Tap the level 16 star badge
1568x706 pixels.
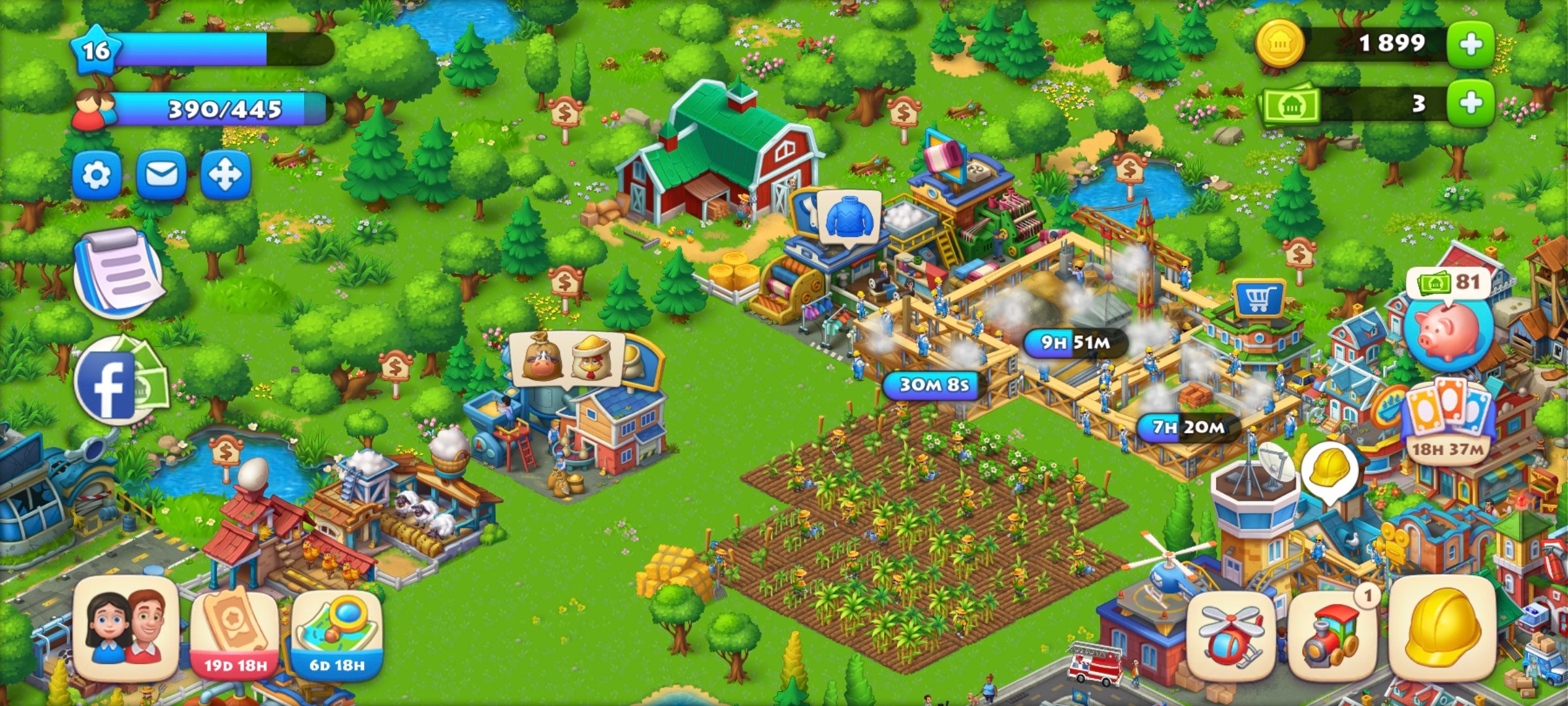click(x=96, y=50)
